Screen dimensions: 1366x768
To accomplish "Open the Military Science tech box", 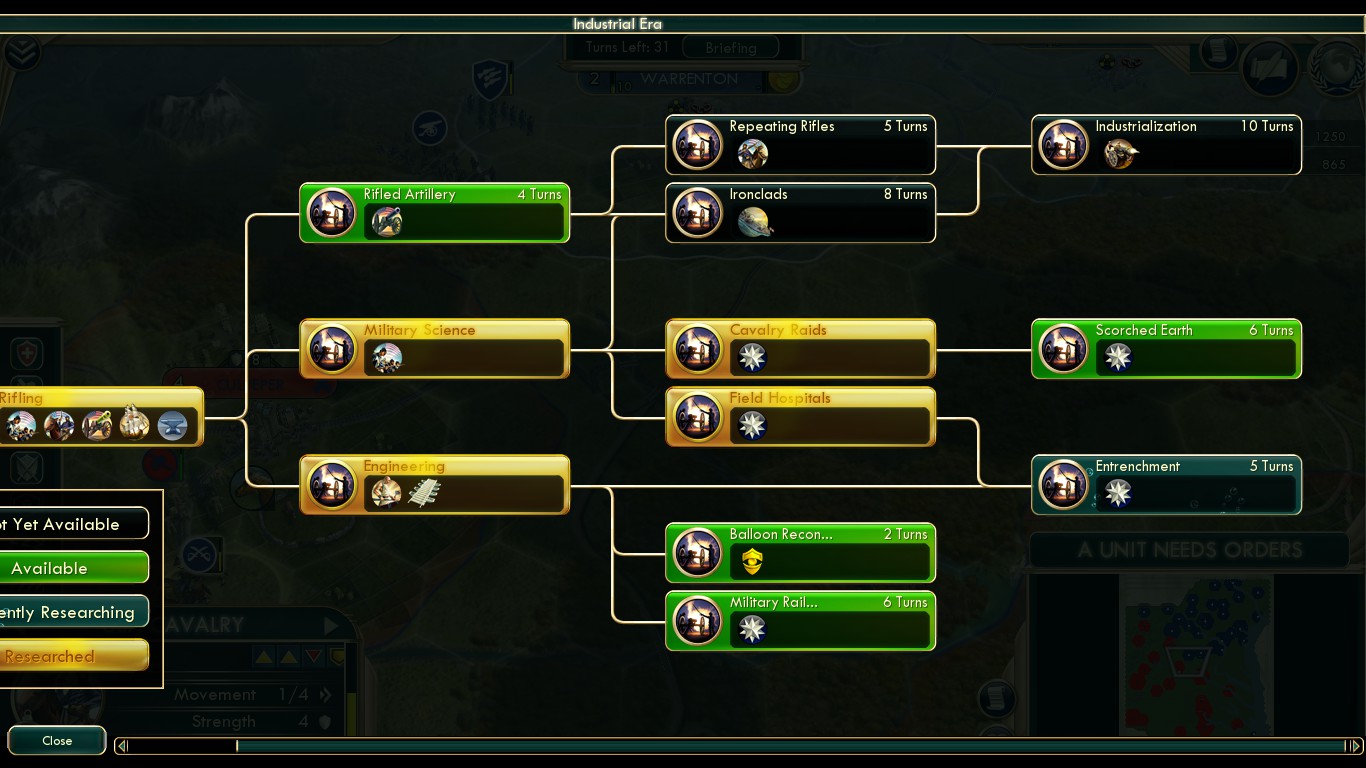I will [x=435, y=348].
